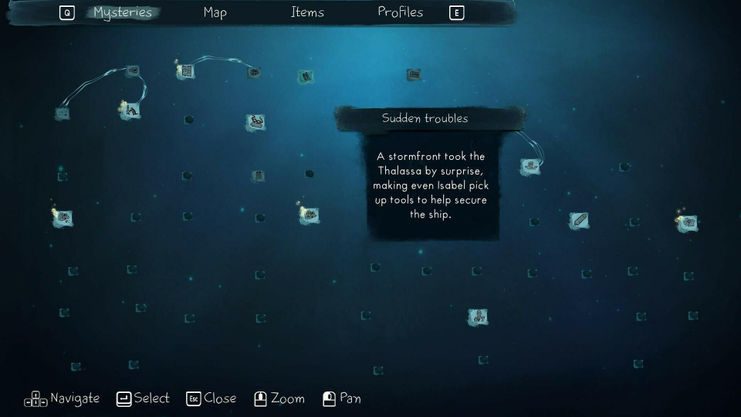The width and height of the screenshot is (741, 417).
Task: Open the Map tab
Action: pos(215,13)
